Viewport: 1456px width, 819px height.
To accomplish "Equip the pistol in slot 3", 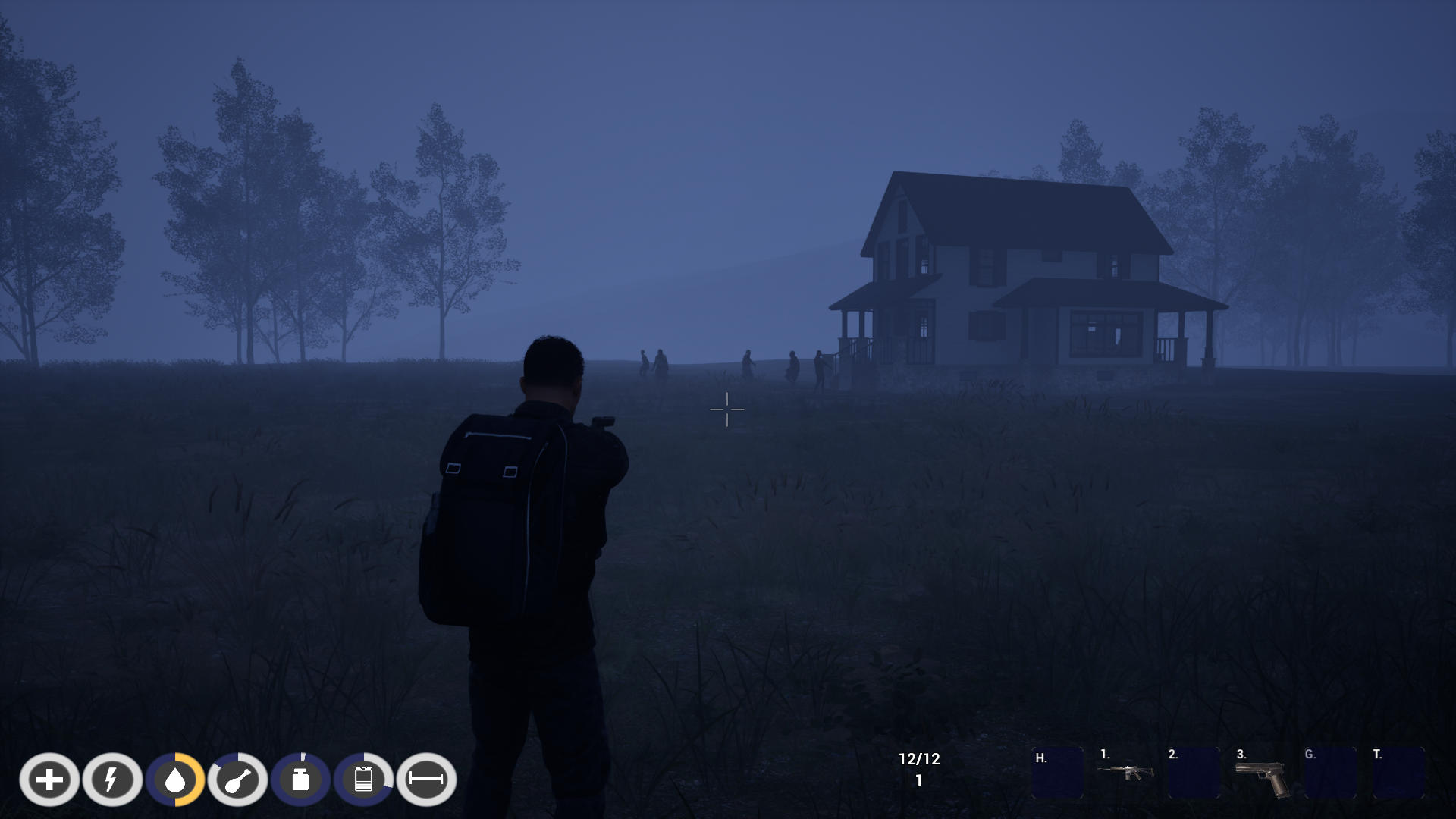I will 1262,777.
